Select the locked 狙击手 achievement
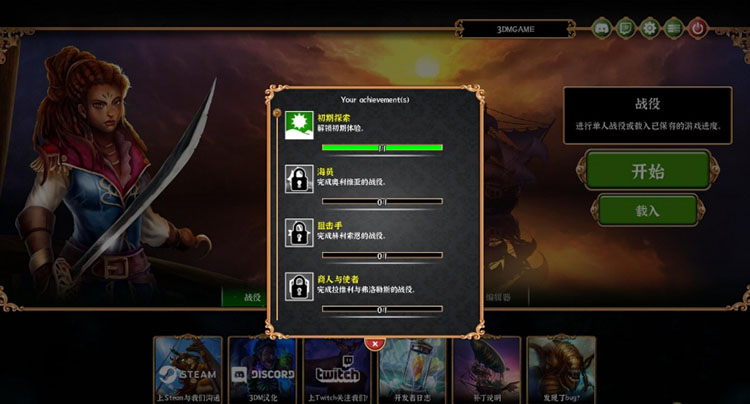This screenshot has width=750, height=404. 364,234
